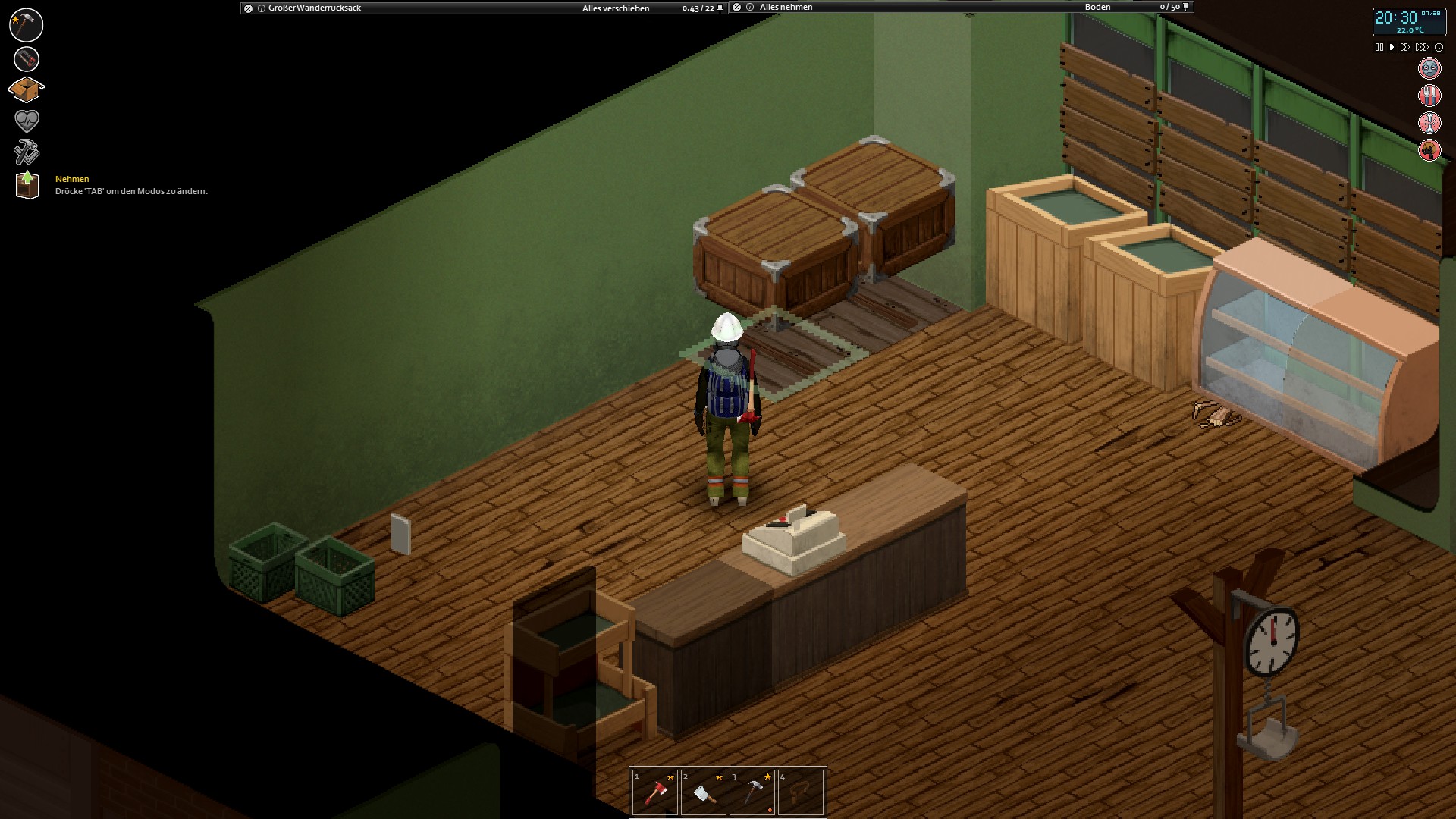The image size is (1456, 819).
Task: Click the tired face moodle icon
Action: (x=1429, y=67)
